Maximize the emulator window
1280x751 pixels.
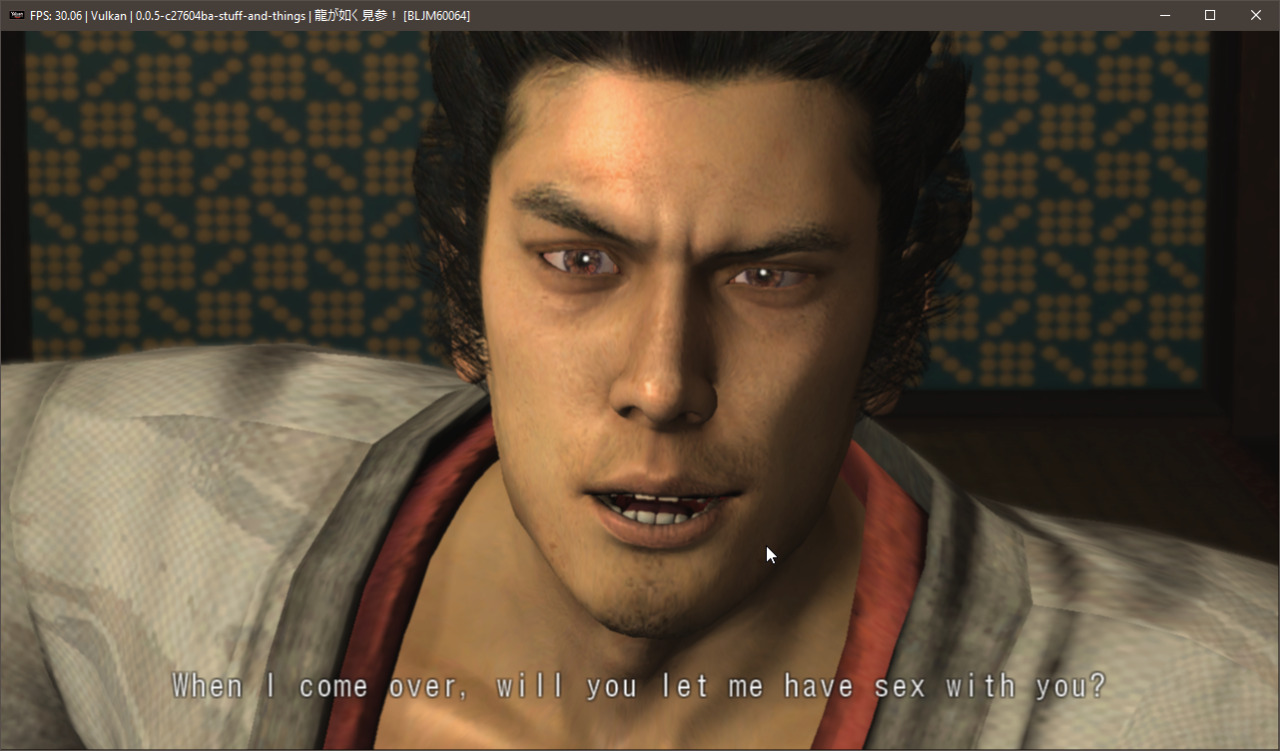tap(1210, 15)
